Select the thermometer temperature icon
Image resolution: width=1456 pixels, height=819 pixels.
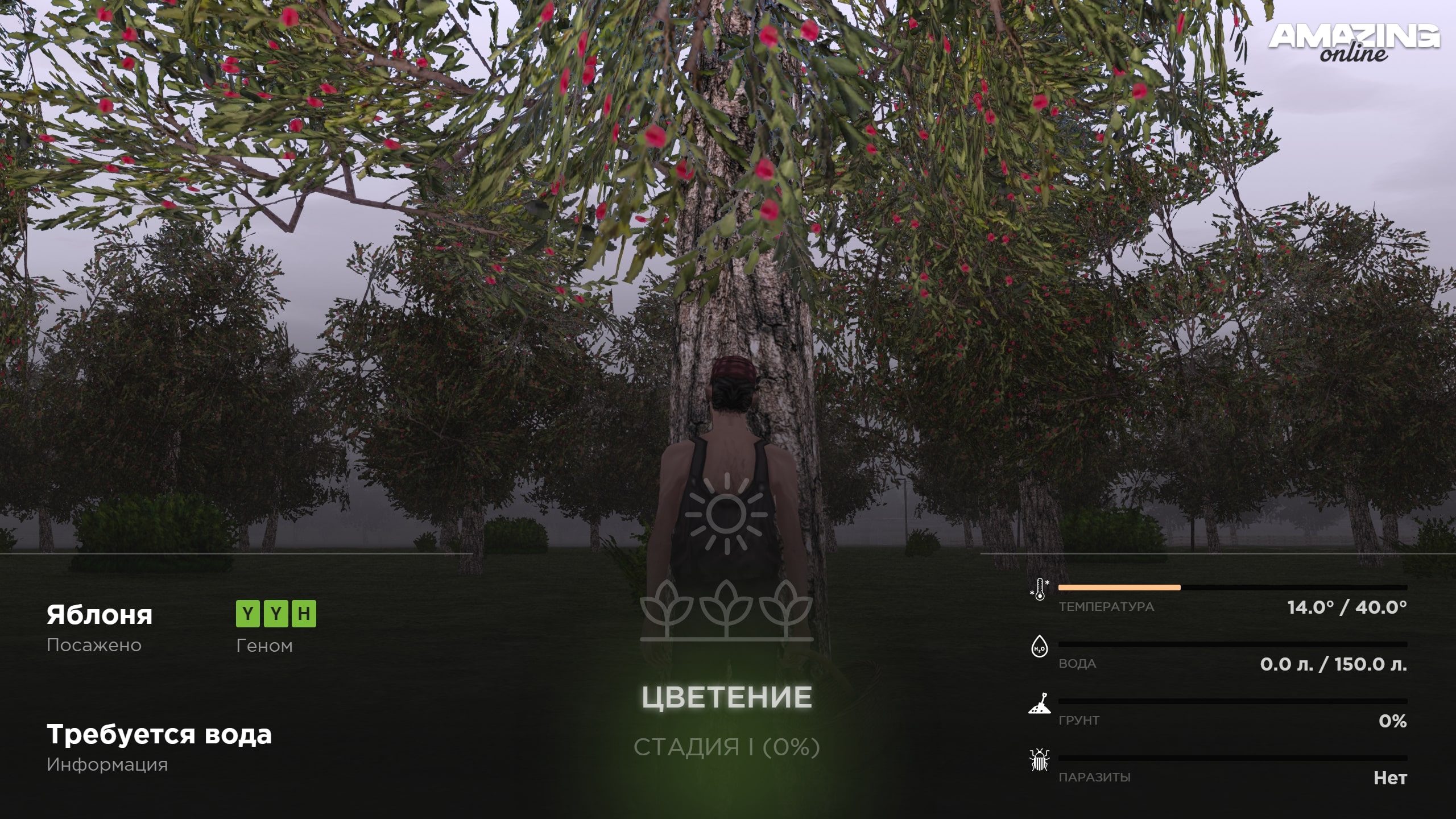[1040, 590]
